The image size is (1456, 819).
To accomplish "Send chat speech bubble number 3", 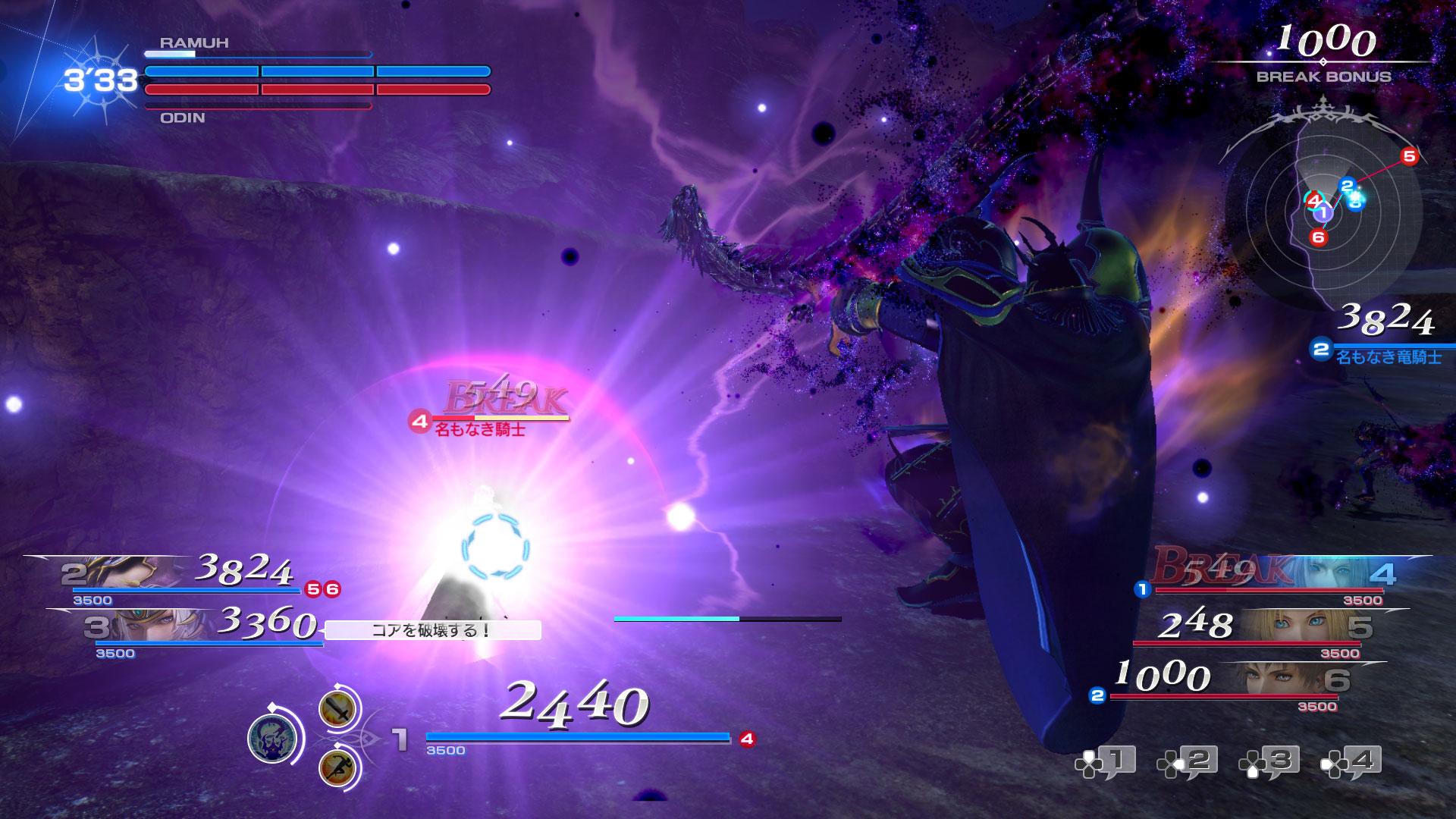I will [x=1270, y=761].
